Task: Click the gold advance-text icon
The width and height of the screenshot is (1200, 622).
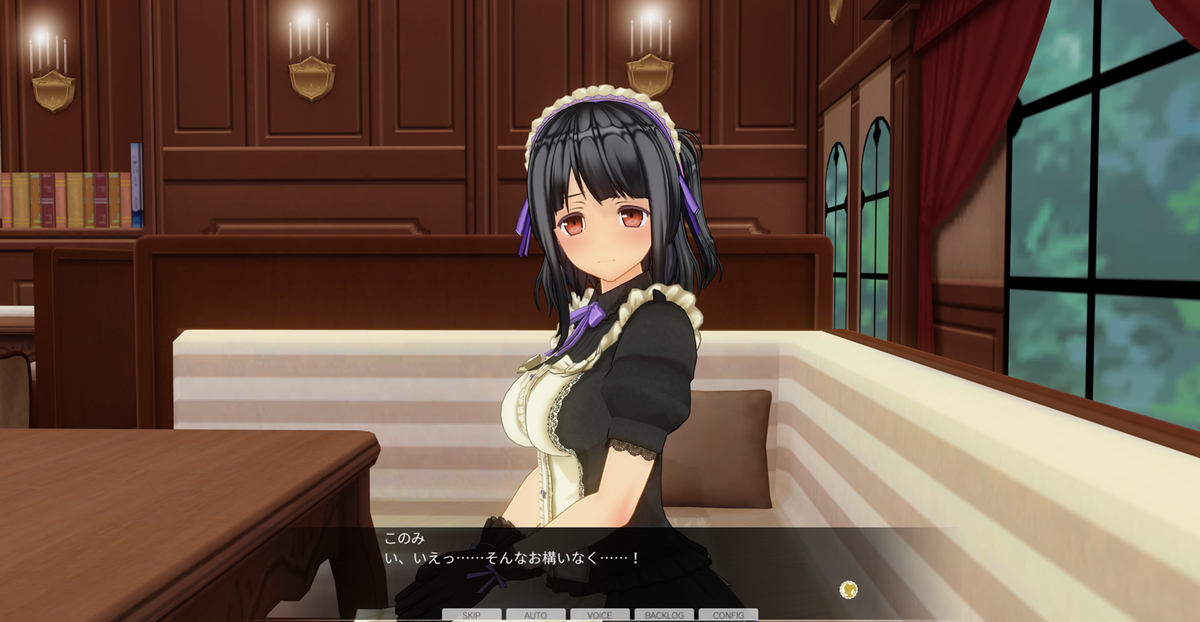Action: [849, 589]
